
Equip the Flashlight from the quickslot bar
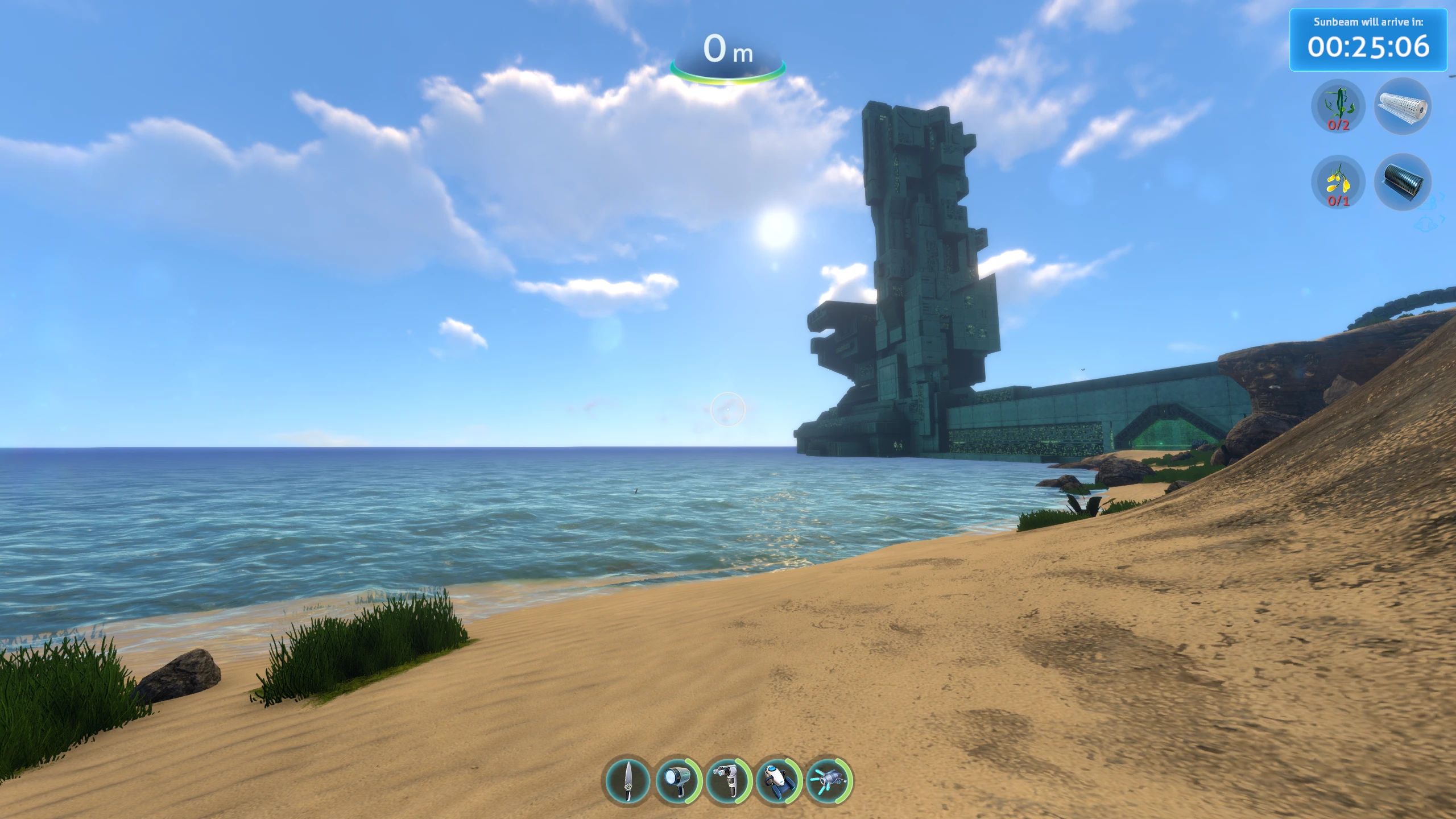680,780
